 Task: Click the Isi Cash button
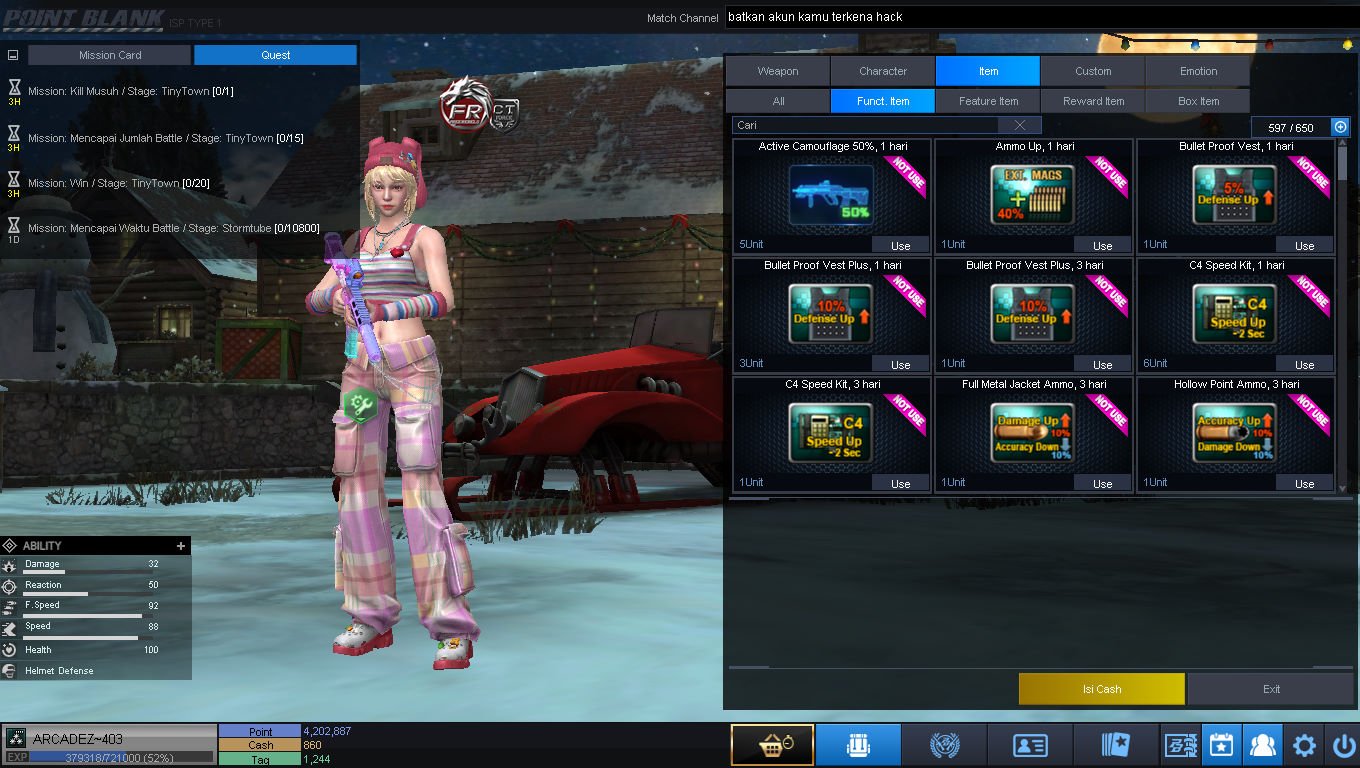(x=1101, y=689)
